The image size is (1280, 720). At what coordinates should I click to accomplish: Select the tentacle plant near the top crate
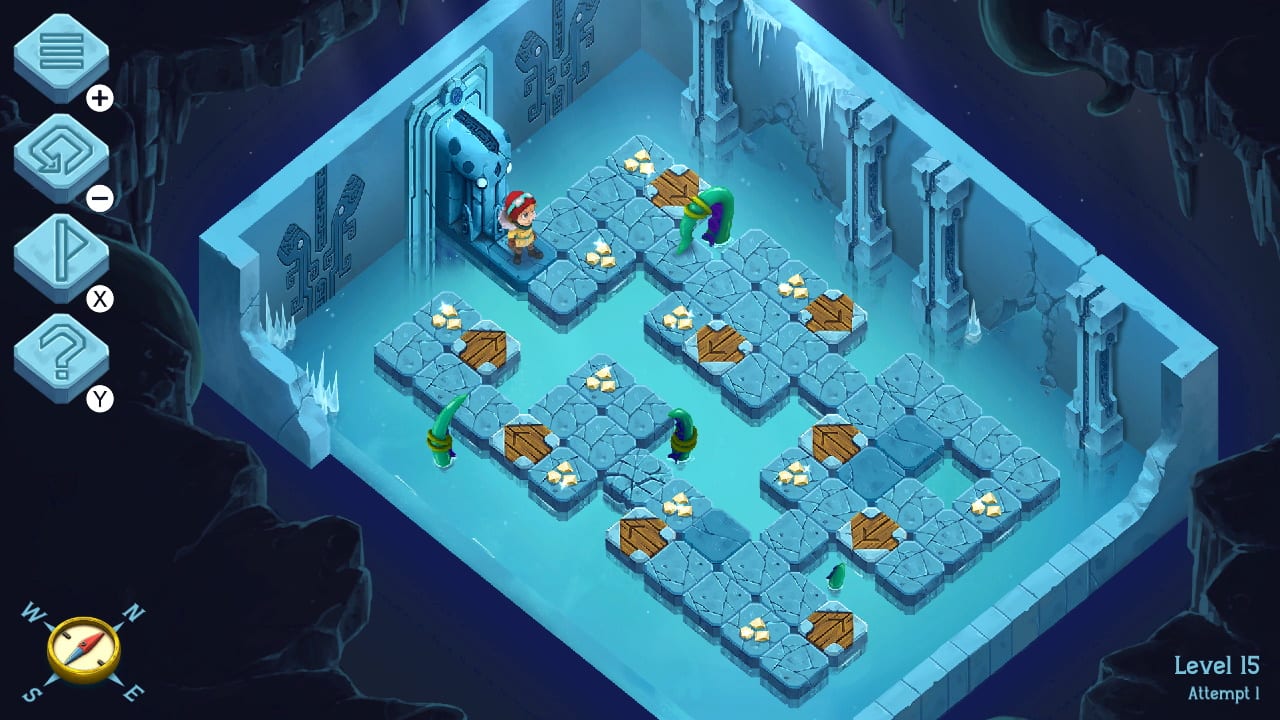(x=712, y=215)
